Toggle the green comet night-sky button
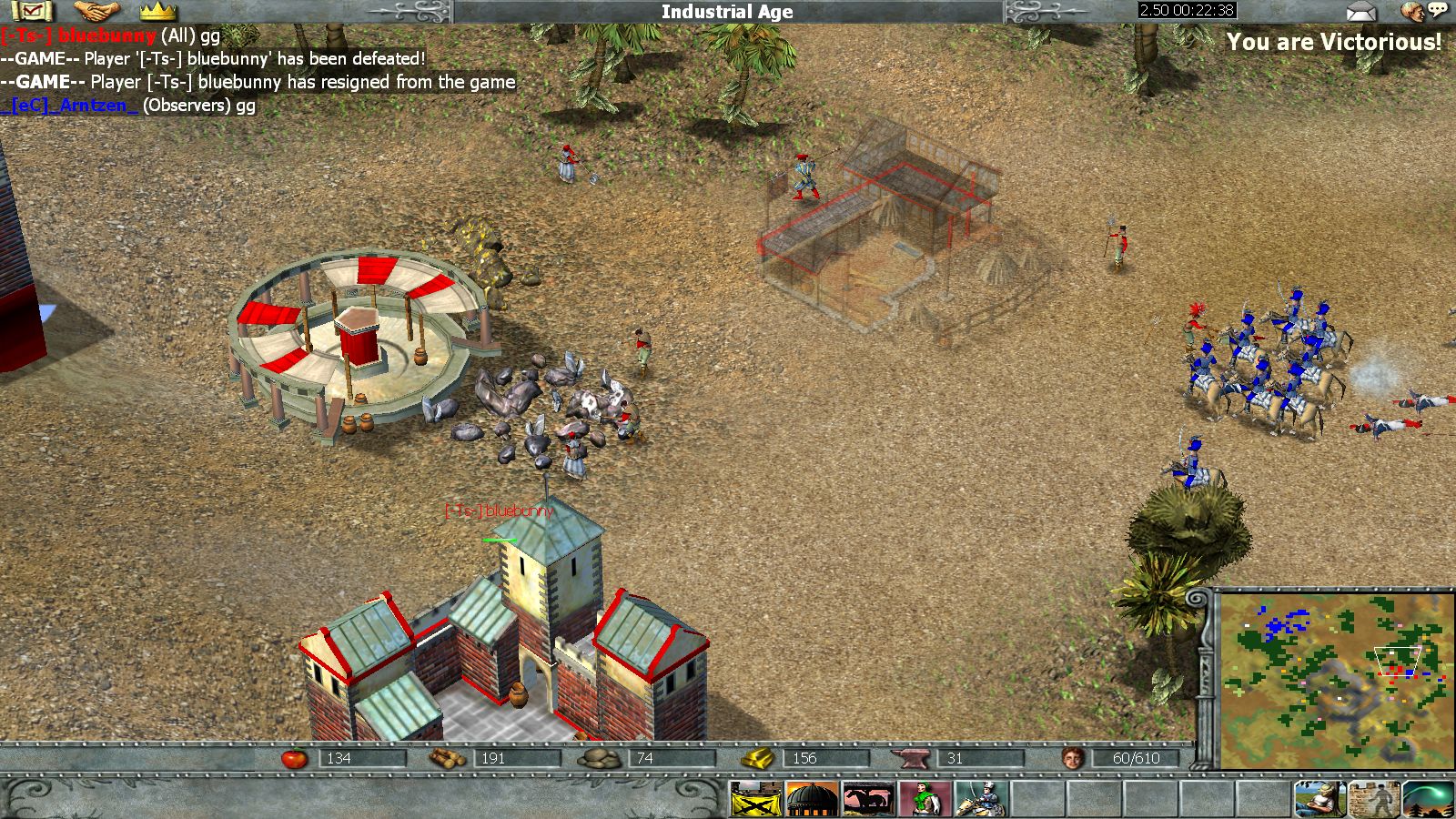This screenshot has width=1456, height=819. (x=1429, y=800)
